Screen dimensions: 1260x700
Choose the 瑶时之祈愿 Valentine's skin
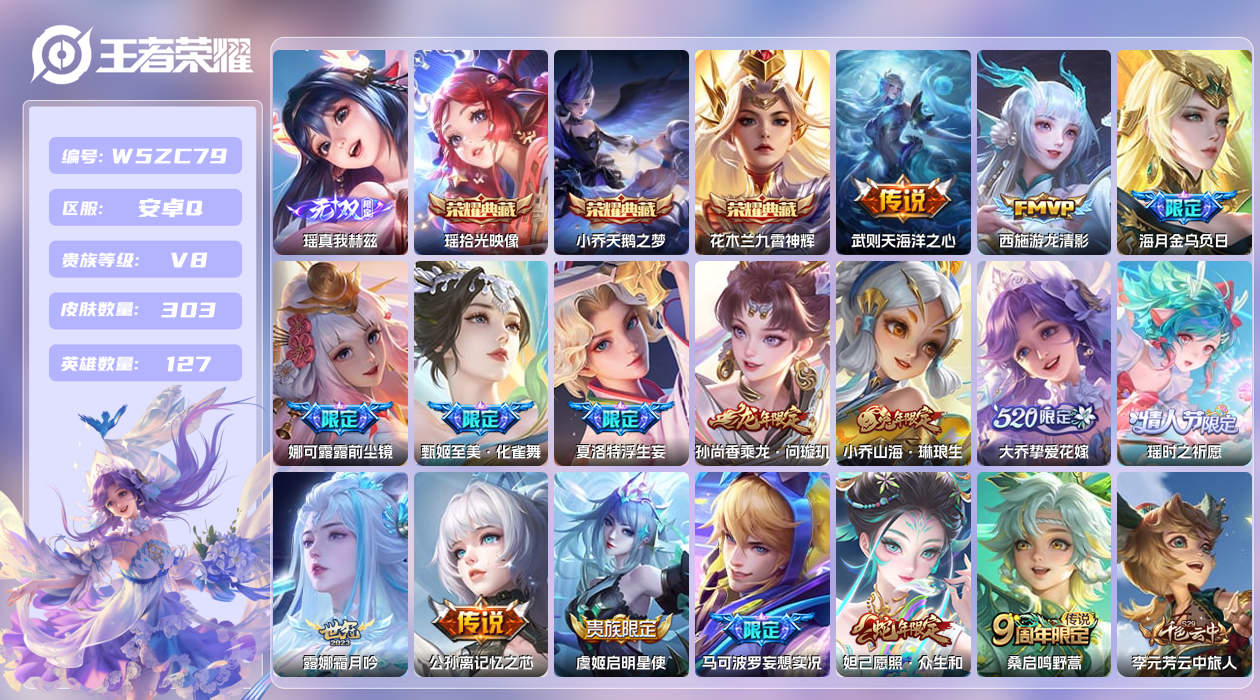tap(1184, 363)
